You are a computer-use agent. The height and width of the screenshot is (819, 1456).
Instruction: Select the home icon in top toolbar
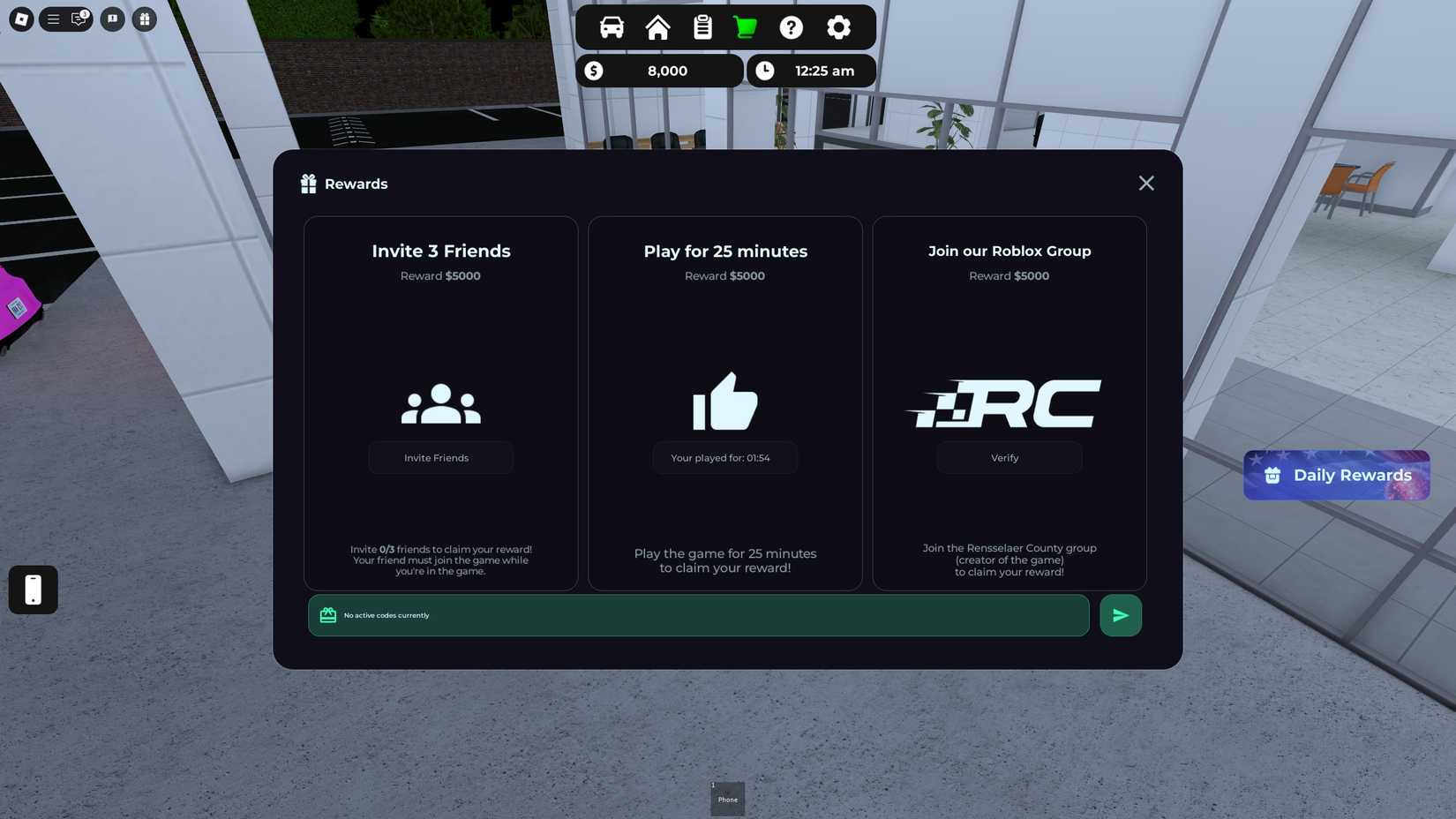click(x=657, y=27)
